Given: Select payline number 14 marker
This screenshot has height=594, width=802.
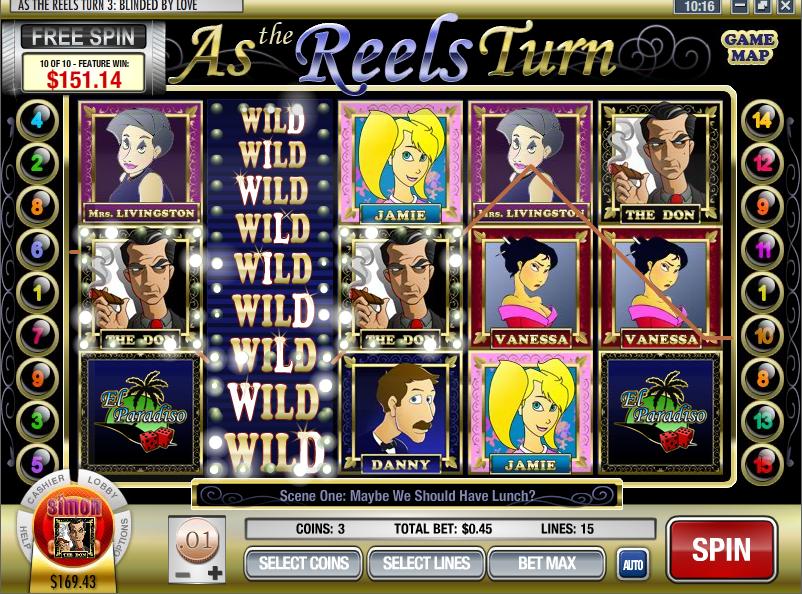Looking at the screenshot, I should 763,121.
